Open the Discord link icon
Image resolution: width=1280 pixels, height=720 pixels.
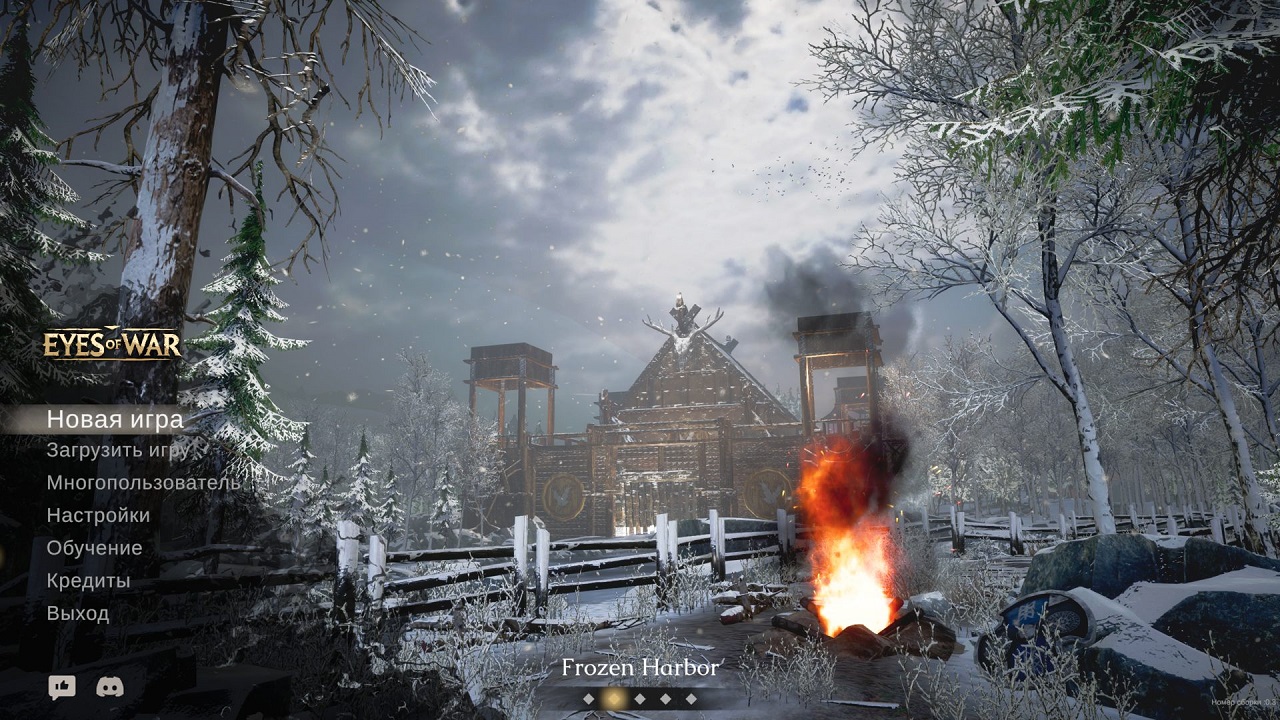tap(110, 687)
